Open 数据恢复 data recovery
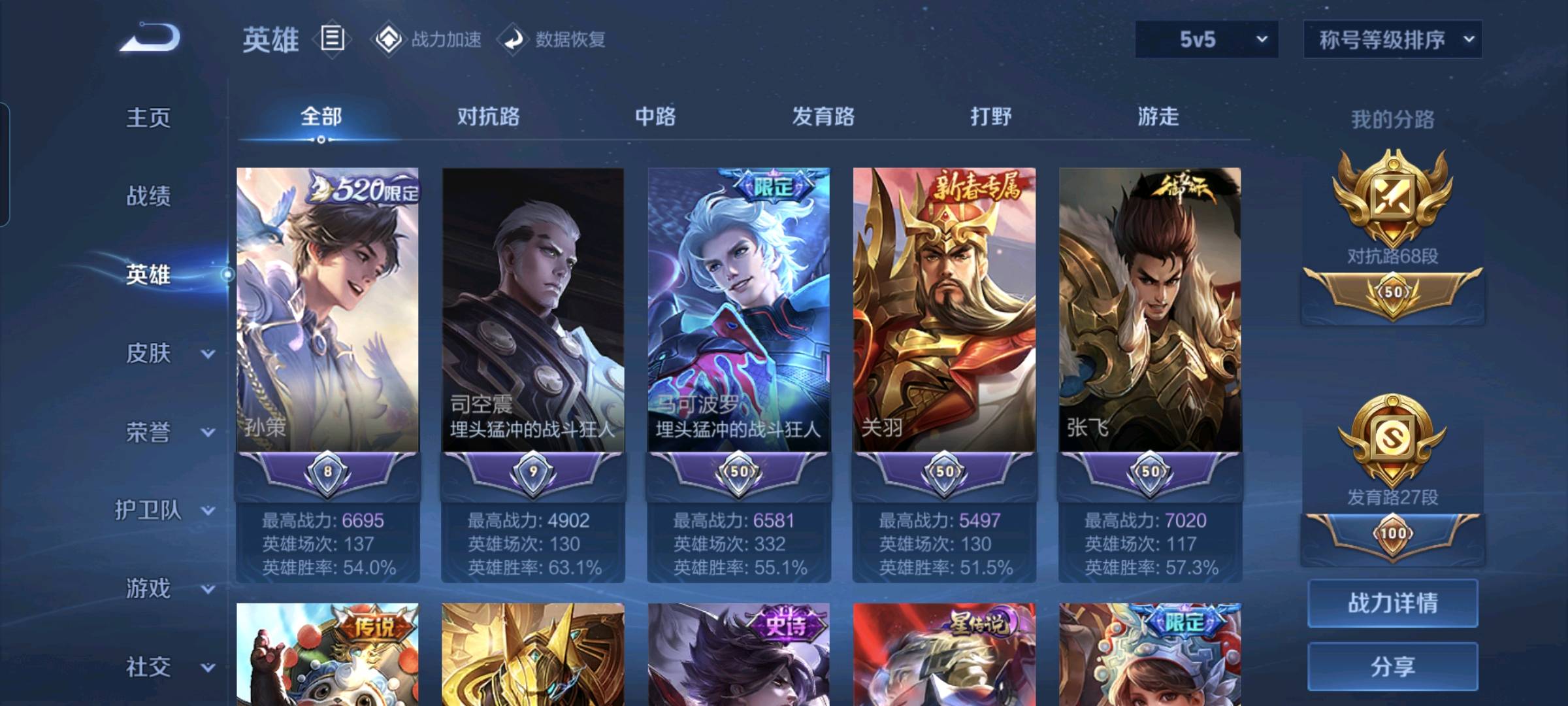 pyautogui.click(x=552, y=39)
